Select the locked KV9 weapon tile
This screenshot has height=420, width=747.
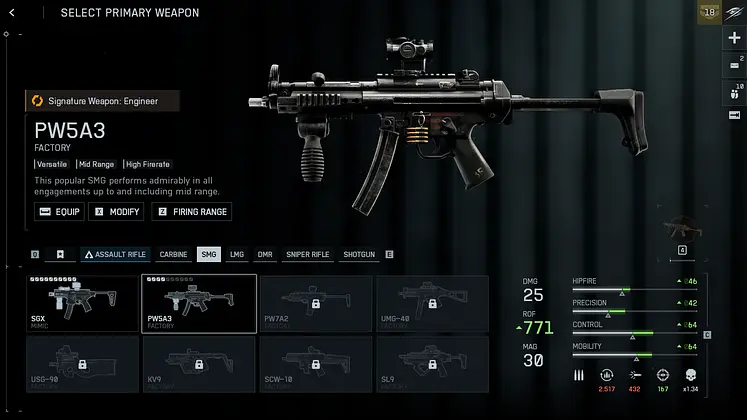(x=198, y=364)
